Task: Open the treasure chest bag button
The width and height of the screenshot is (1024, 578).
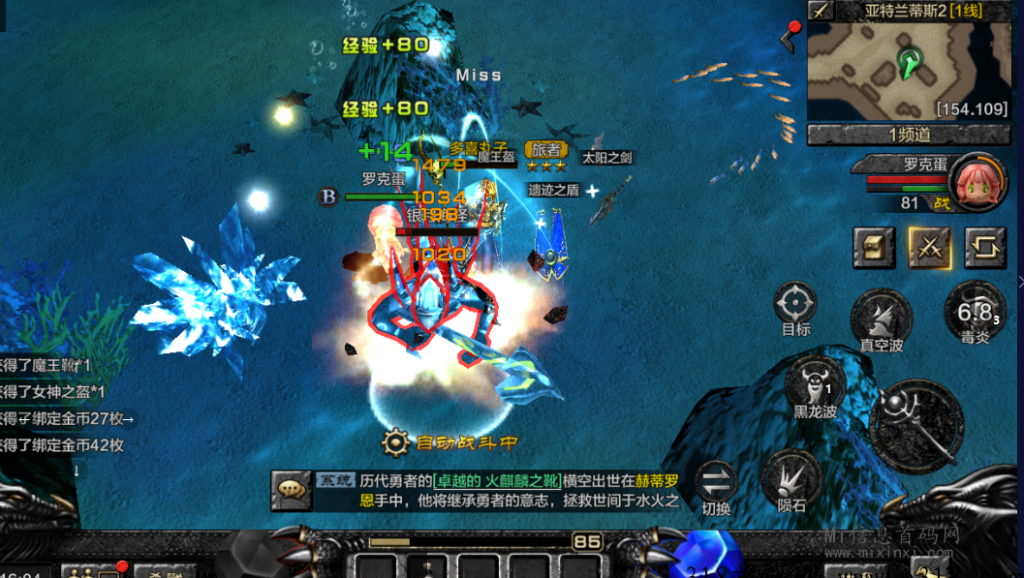Action: point(873,247)
